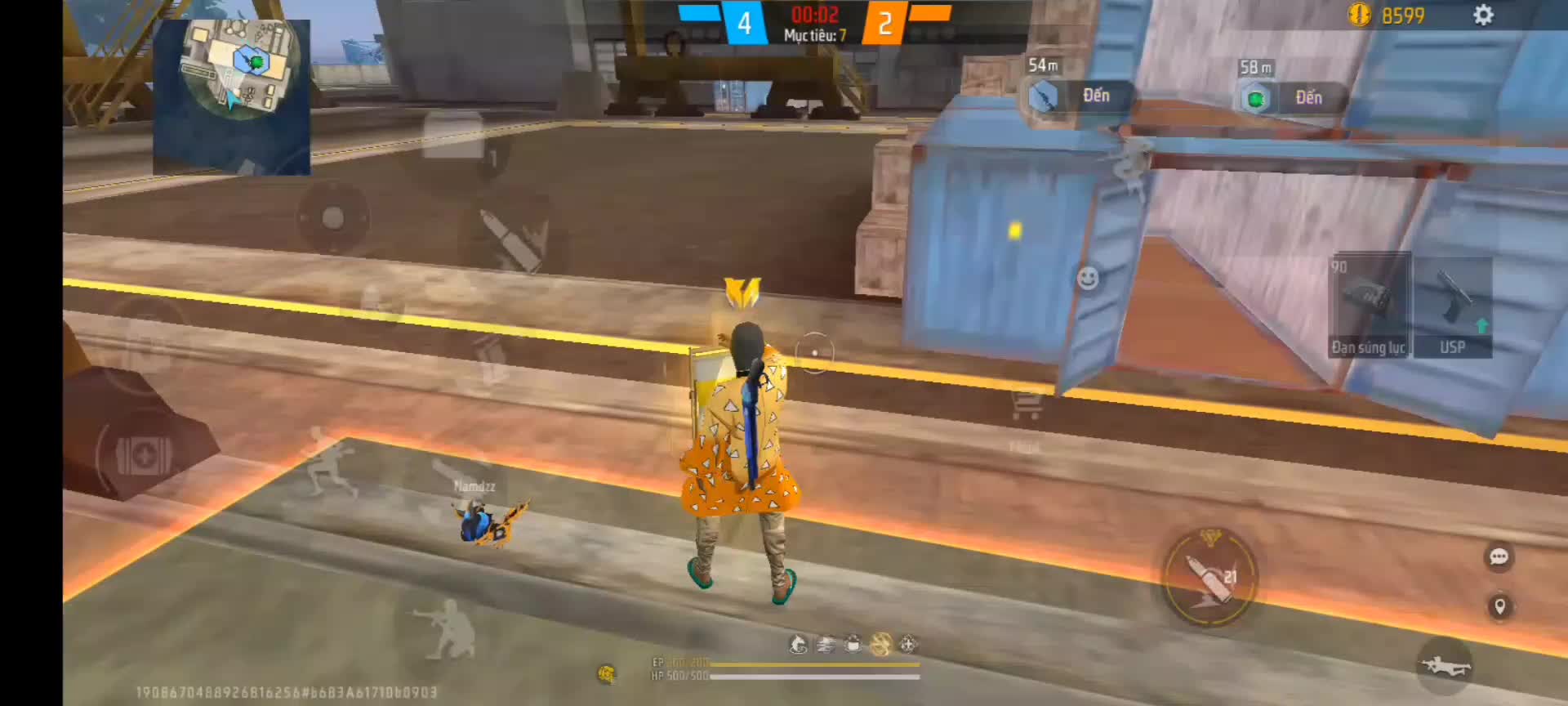Open the settings gear
The width and height of the screenshot is (1568, 706).
point(1483,16)
